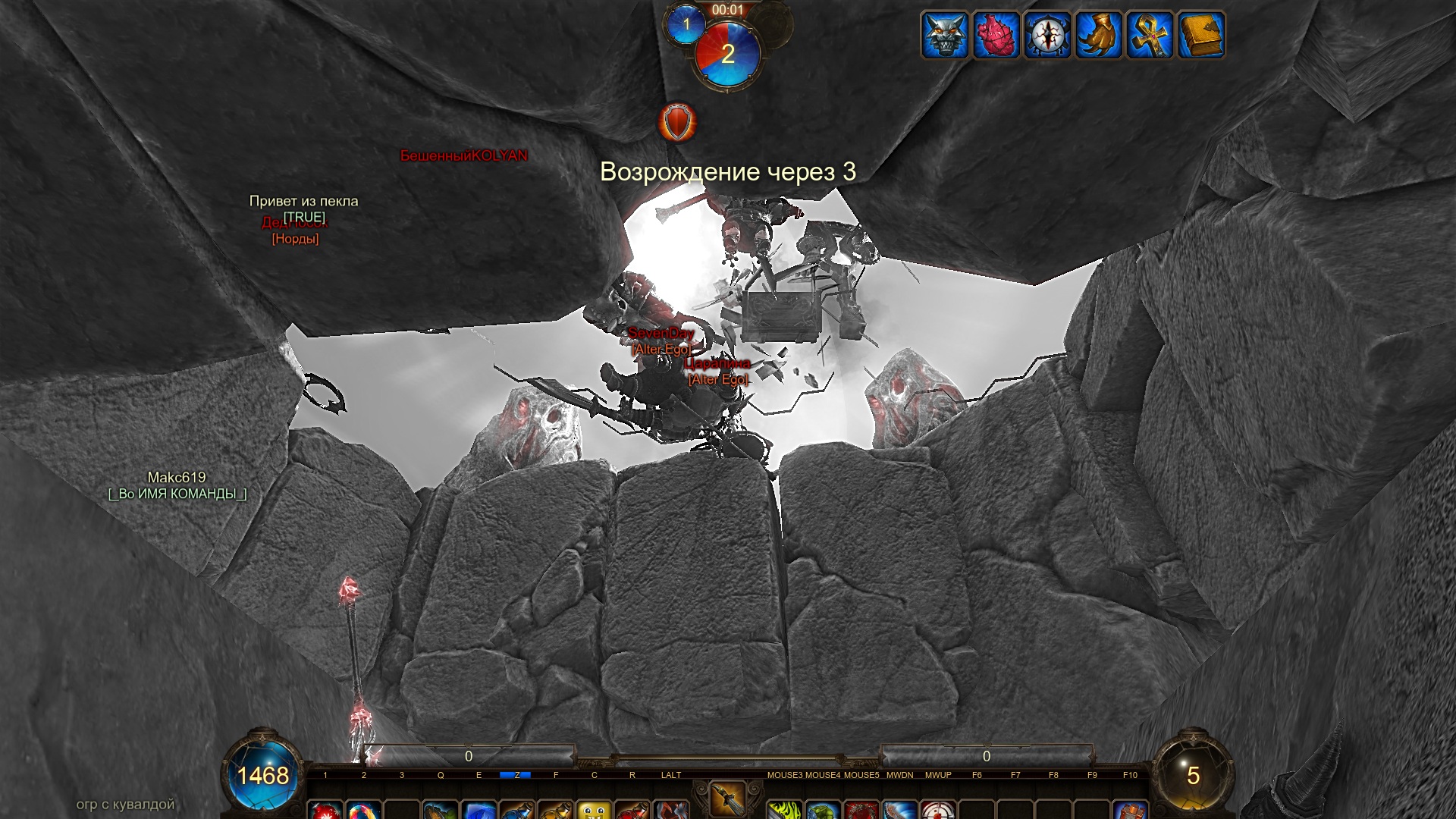Click the yellow smiley face slot
1456x819 pixels.
point(595,811)
